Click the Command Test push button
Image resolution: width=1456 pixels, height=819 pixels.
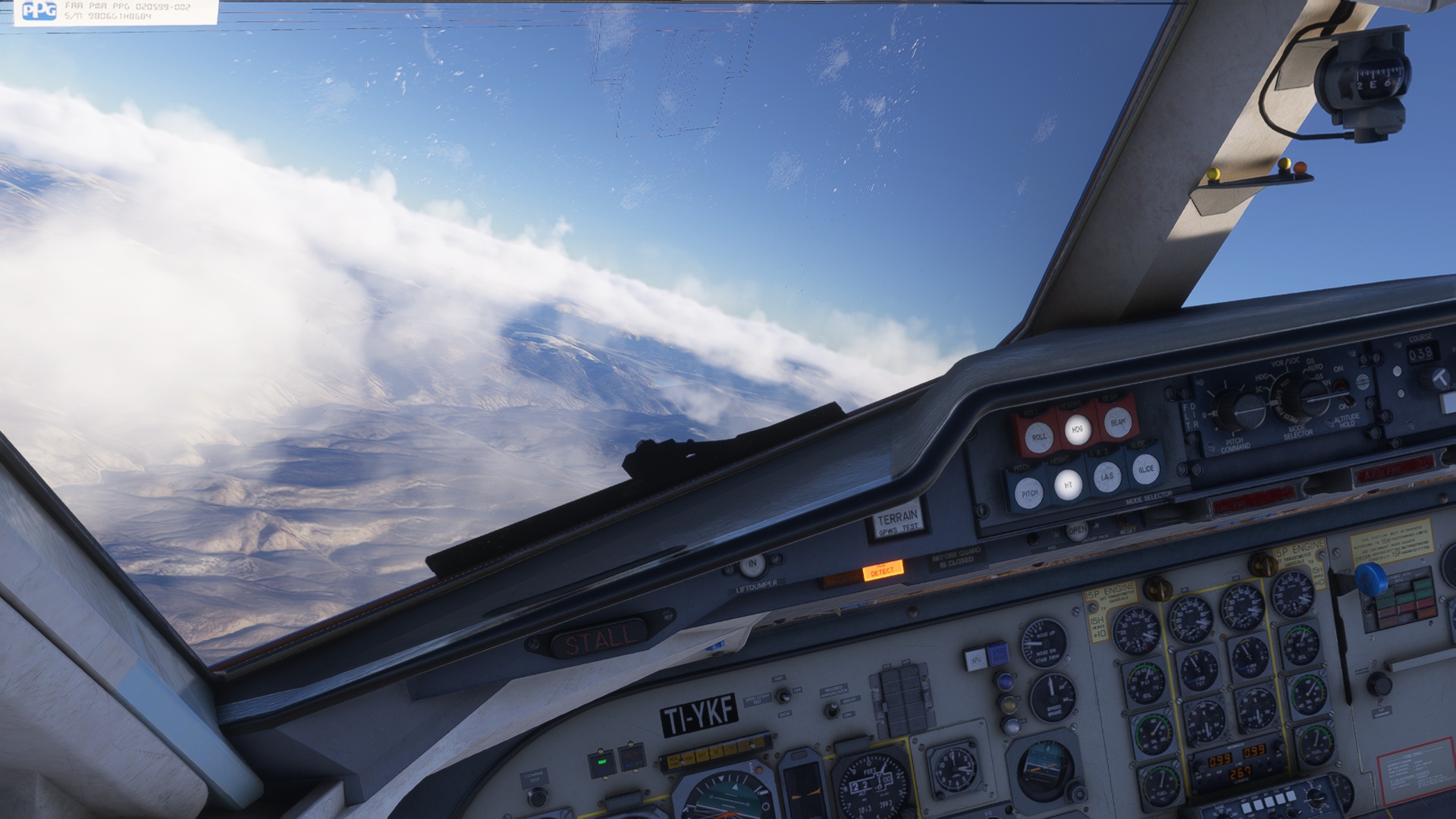(537, 796)
